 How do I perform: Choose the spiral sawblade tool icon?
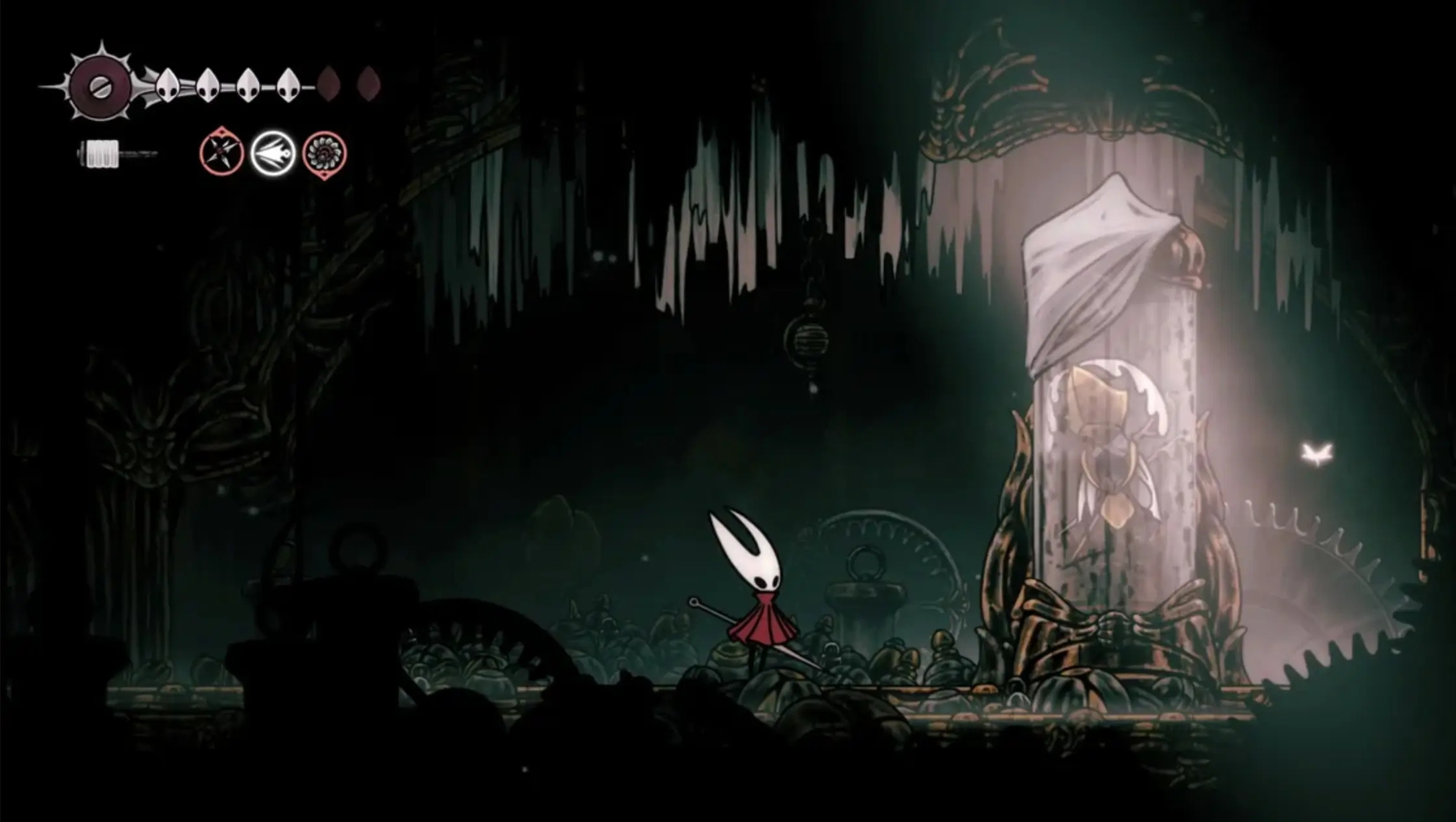[x=324, y=154]
